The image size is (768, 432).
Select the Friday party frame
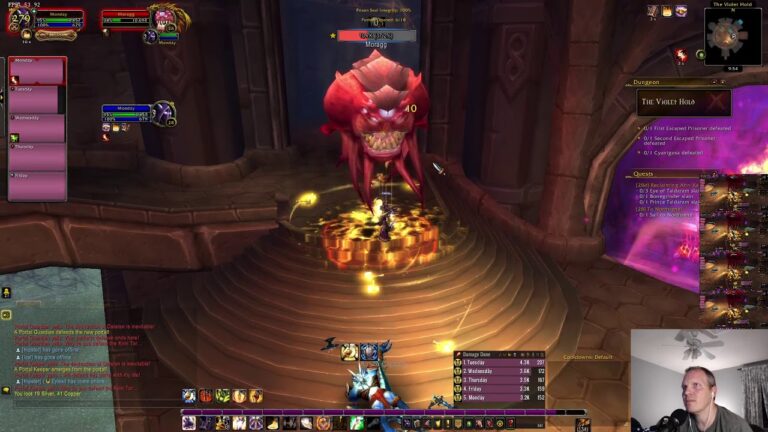(37, 186)
